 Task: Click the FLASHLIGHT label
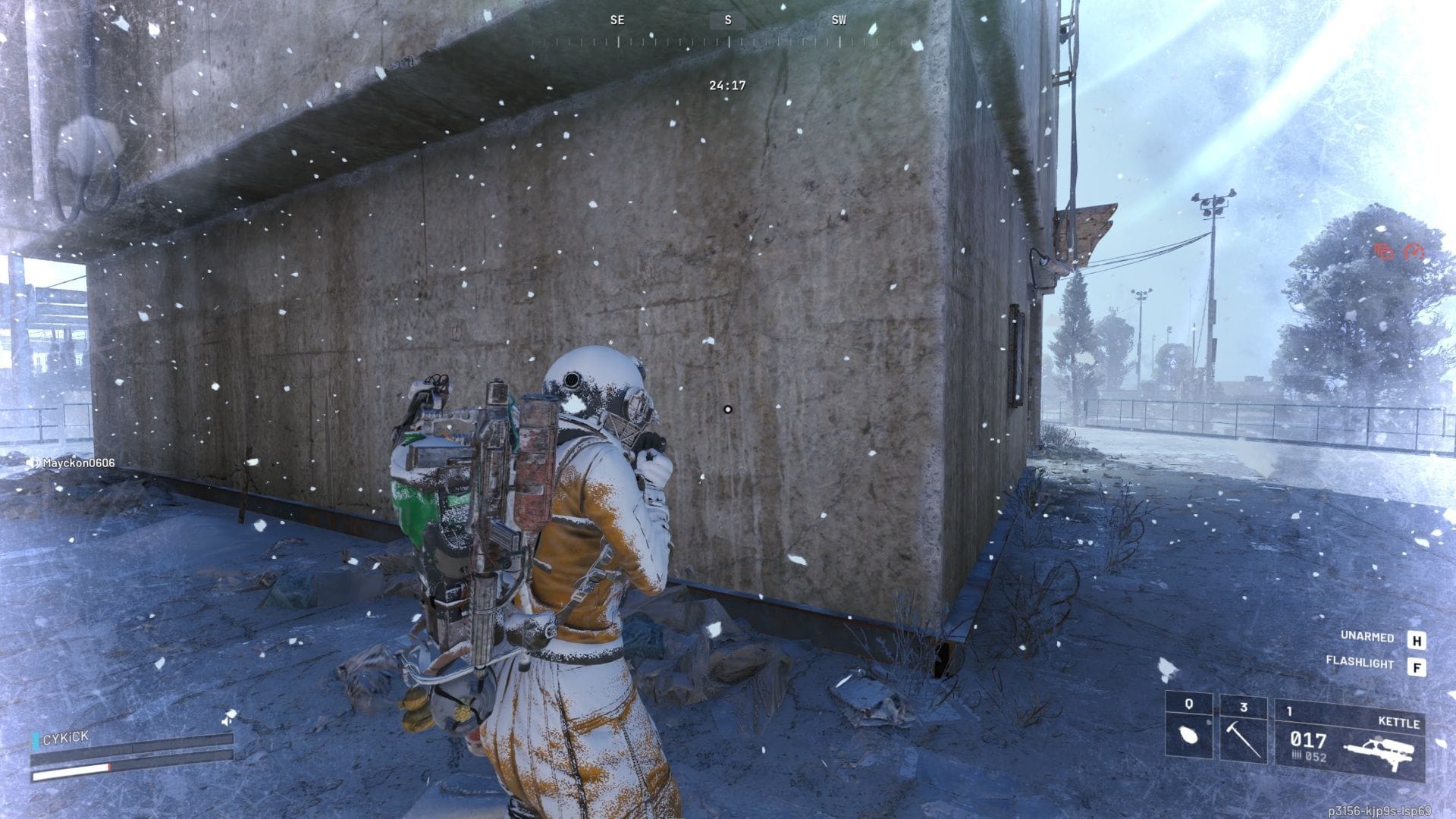[x=1361, y=664]
